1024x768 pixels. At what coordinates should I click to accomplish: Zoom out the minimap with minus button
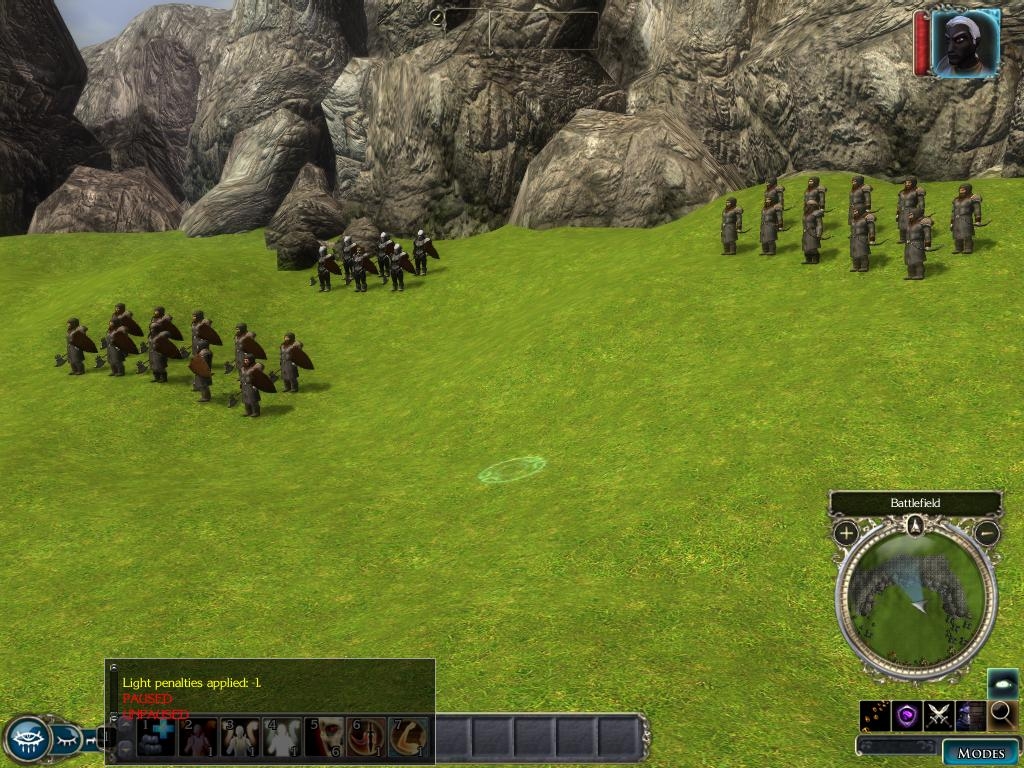point(987,532)
